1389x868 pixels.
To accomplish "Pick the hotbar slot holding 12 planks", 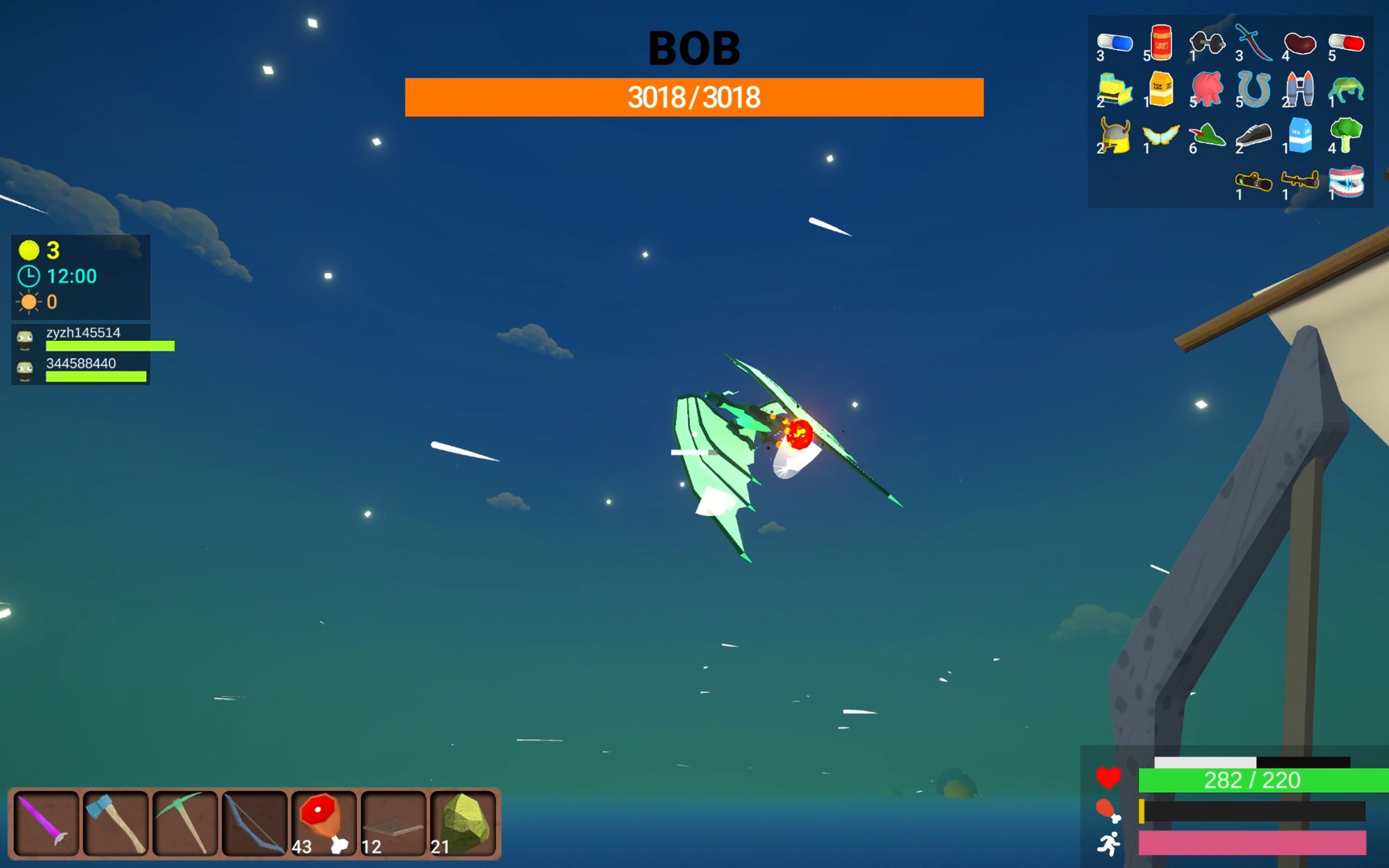I will click(x=393, y=823).
